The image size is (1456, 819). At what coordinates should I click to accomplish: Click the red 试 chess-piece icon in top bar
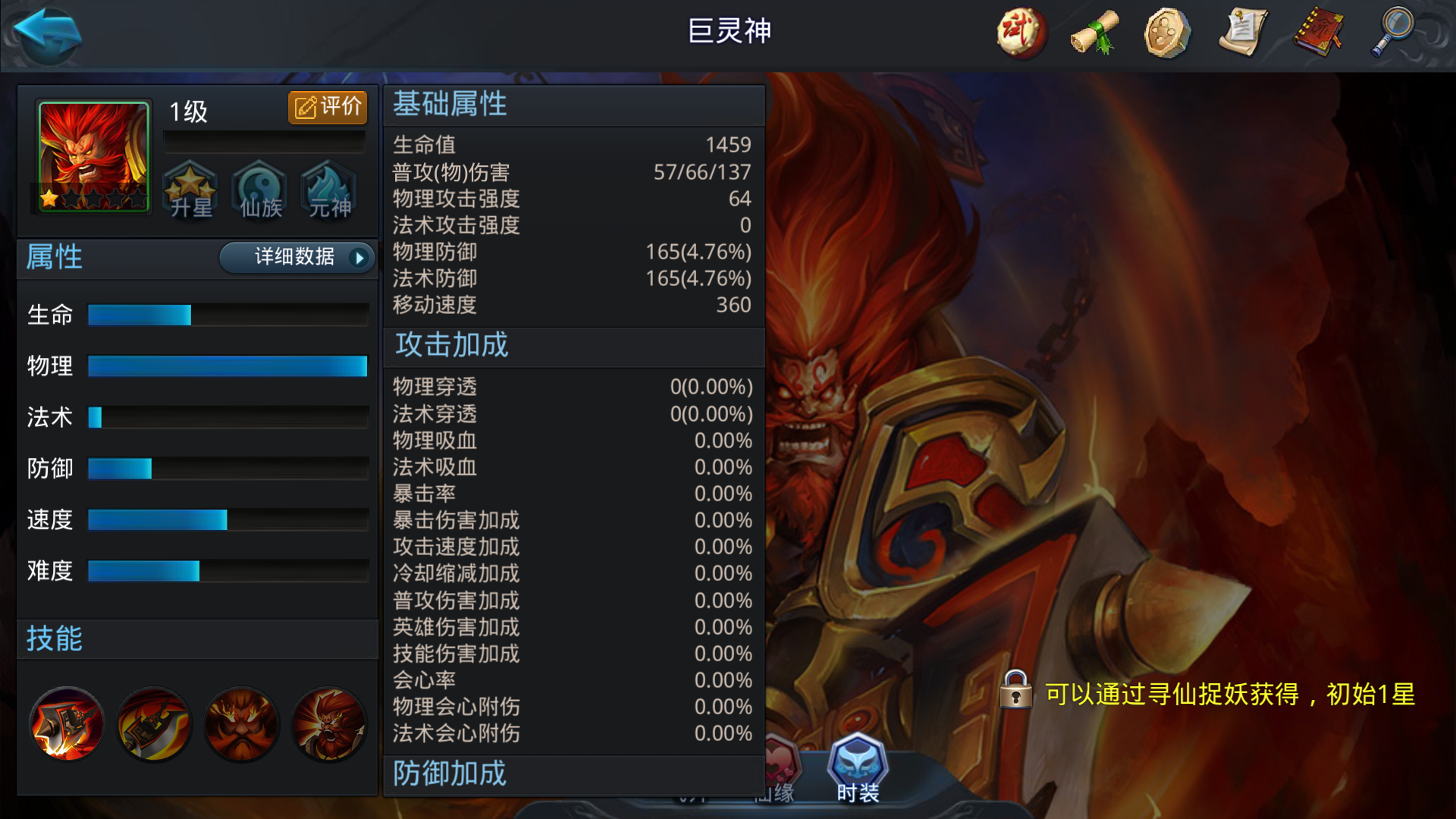pyautogui.click(x=1020, y=33)
